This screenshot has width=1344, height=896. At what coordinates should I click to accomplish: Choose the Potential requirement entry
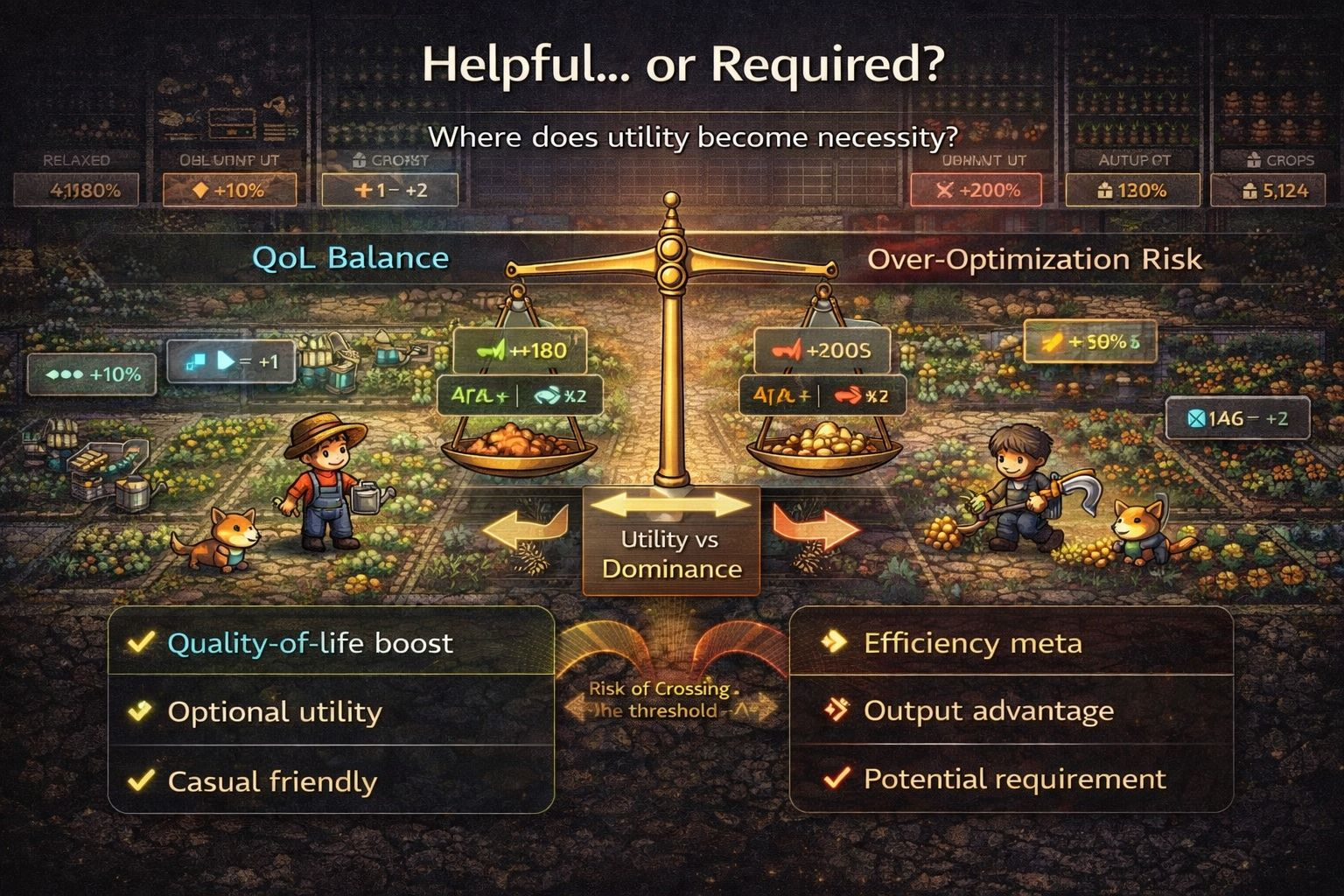pyautogui.click(x=1011, y=778)
